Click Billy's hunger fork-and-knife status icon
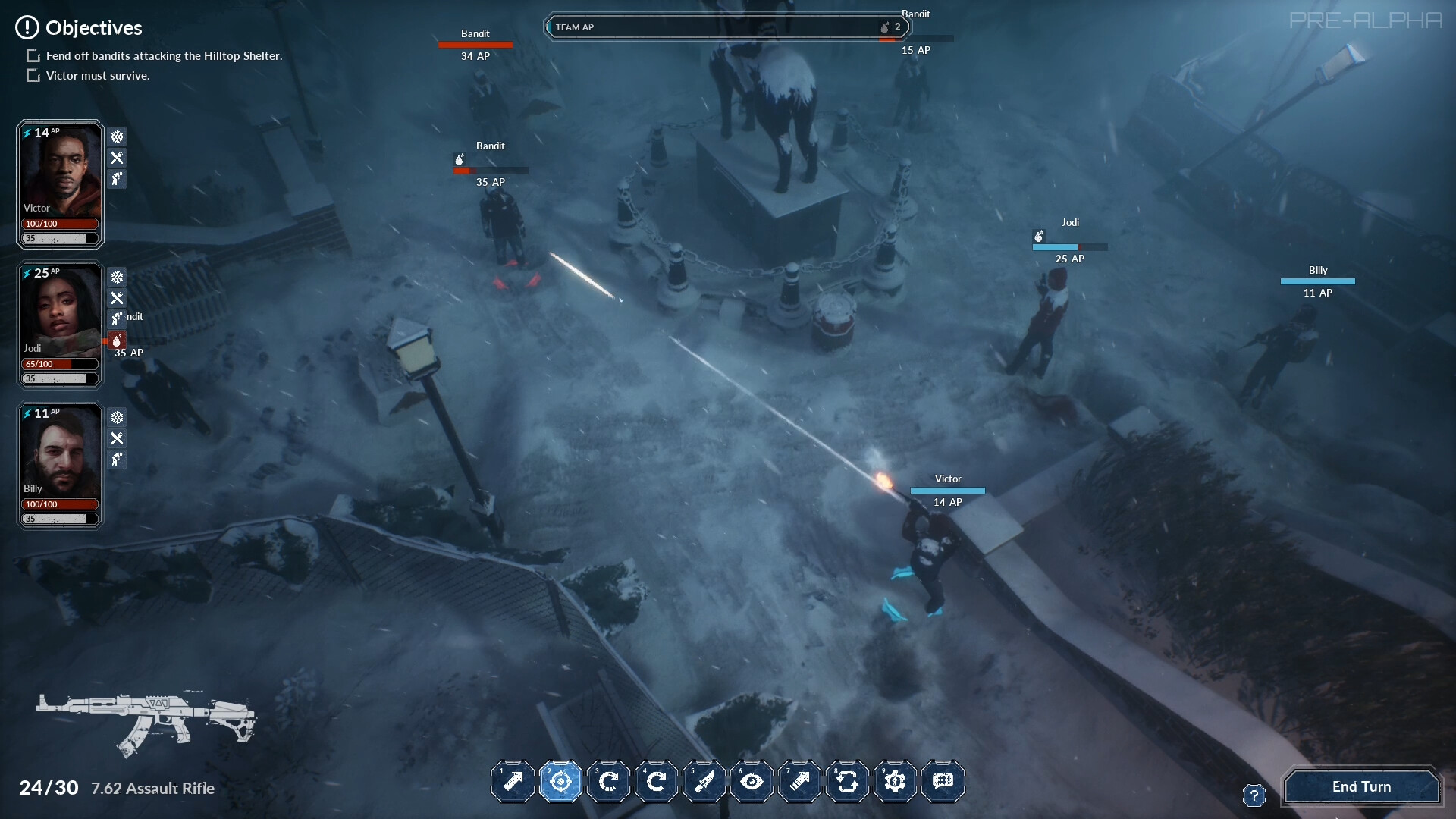Image resolution: width=1456 pixels, height=819 pixels. 117,438
